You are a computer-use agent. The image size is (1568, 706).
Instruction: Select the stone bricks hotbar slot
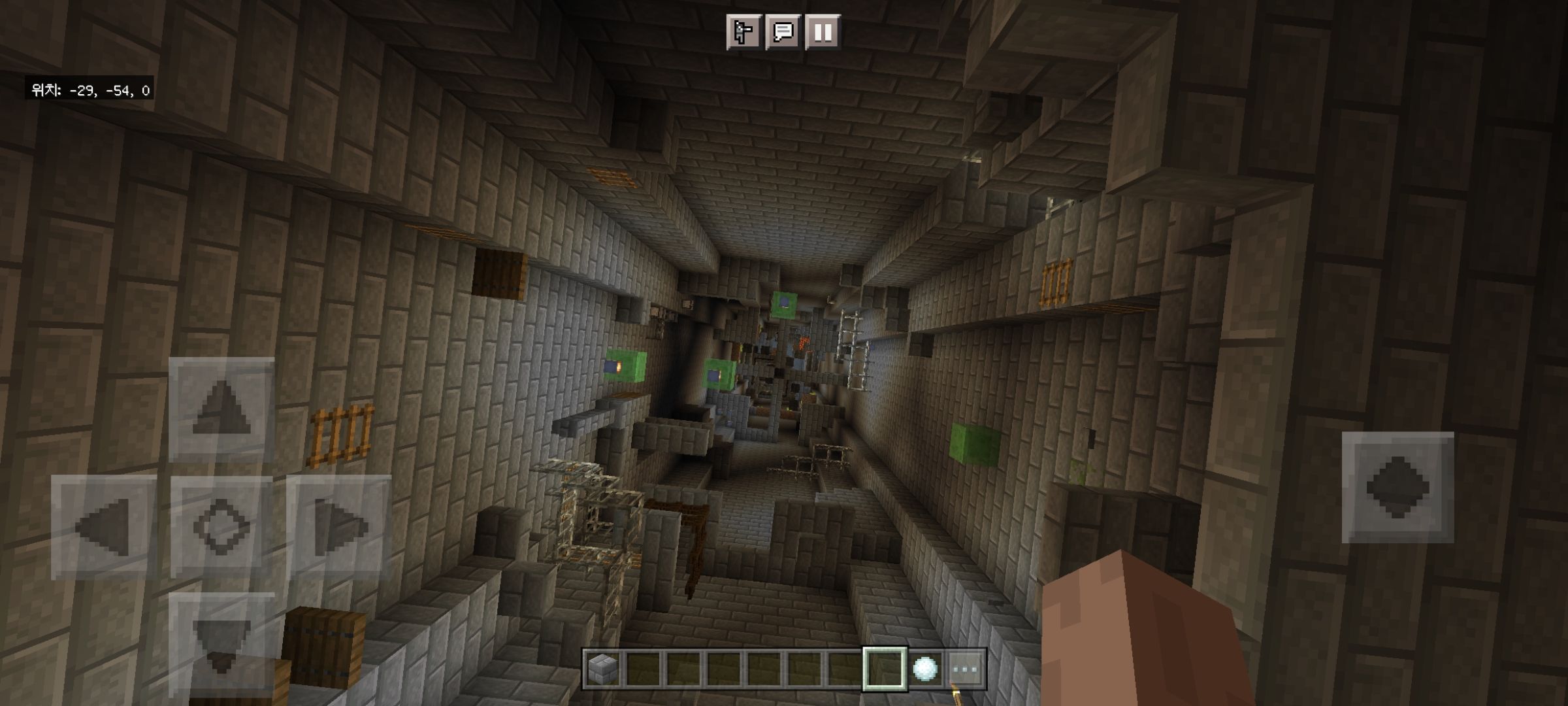coord(603,669)
